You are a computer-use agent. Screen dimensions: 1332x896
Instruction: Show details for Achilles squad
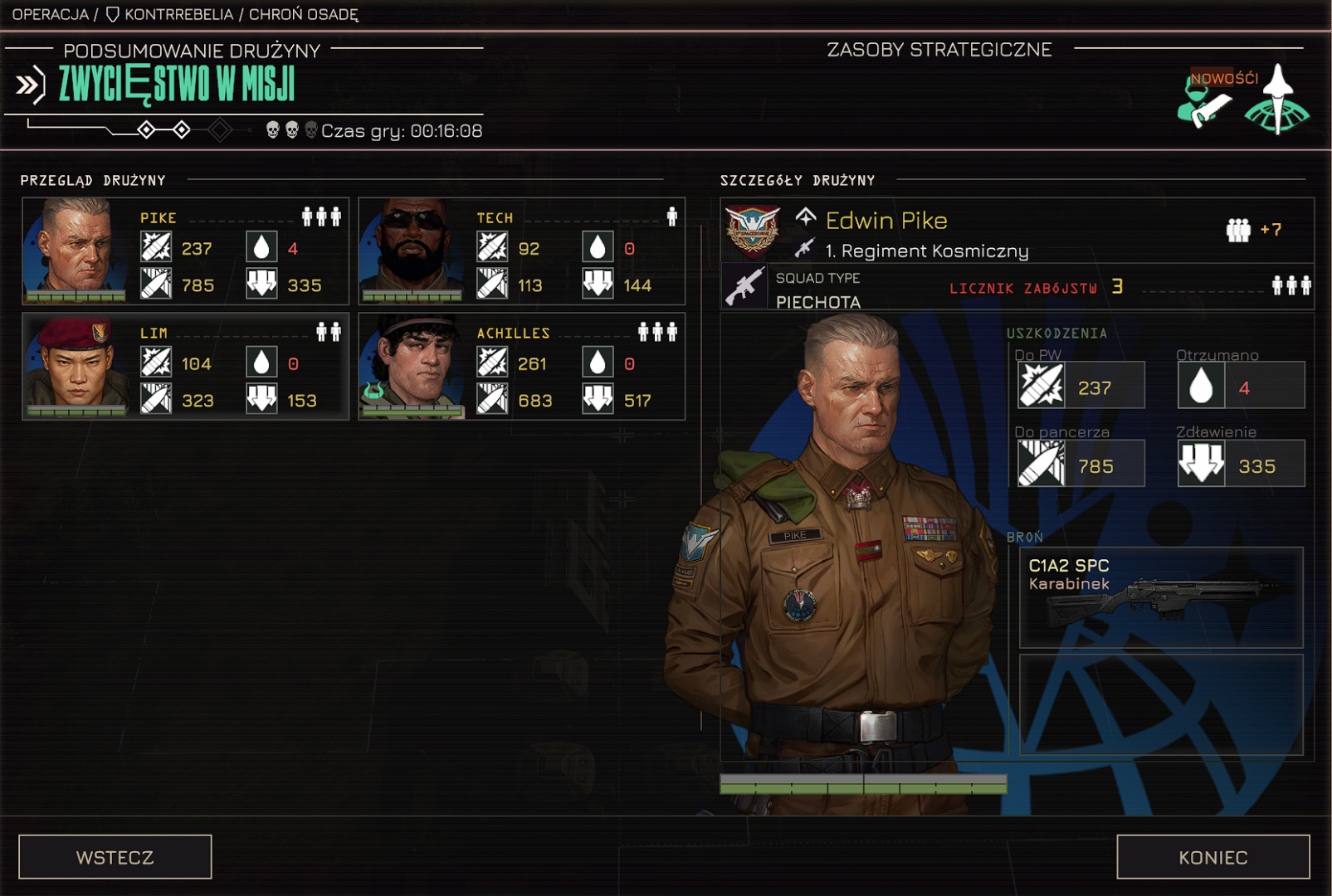pos(521,367)
